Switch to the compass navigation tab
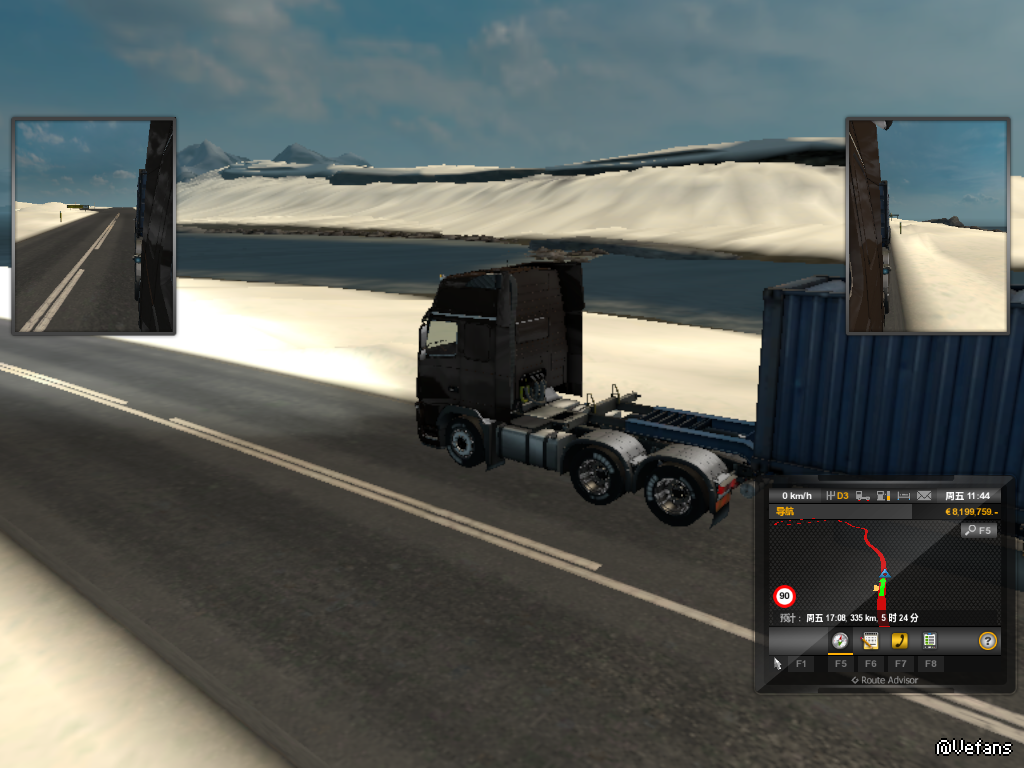1024x768 pixels. pos(840,641)
